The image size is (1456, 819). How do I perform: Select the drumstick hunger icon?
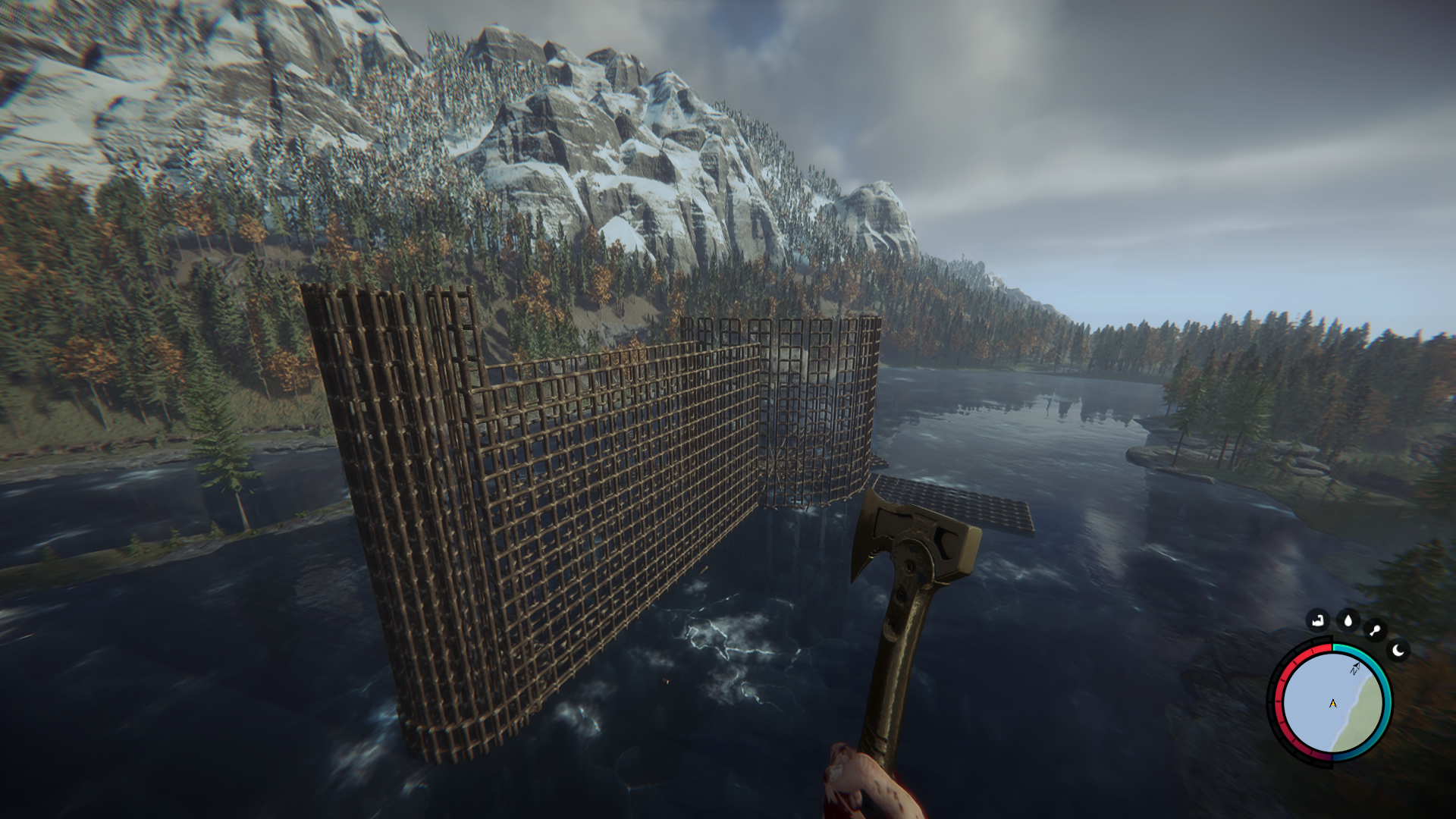click(1375, 630)
